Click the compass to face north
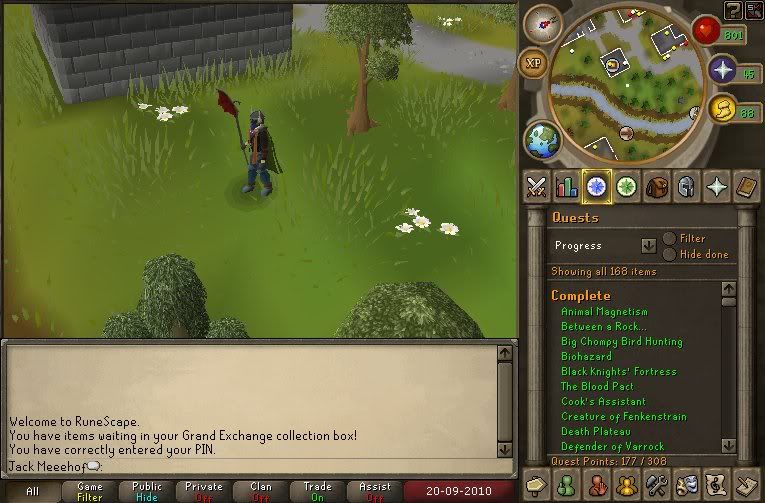 coord(543,23)
